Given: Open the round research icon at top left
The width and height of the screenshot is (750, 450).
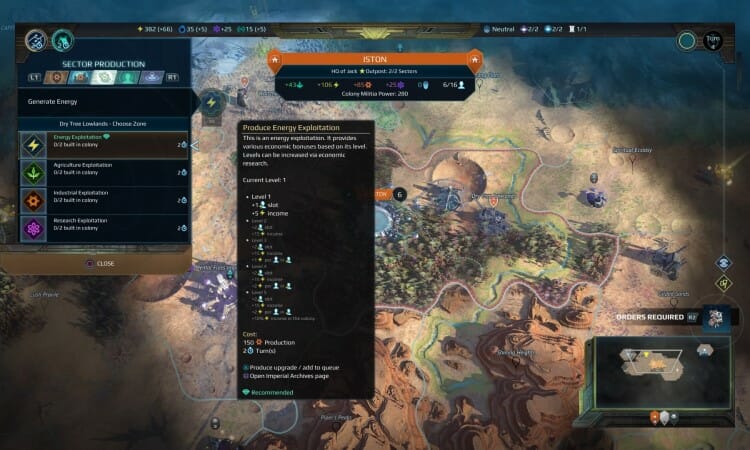Looking at the screenshot, I should [x=37, y=41].
